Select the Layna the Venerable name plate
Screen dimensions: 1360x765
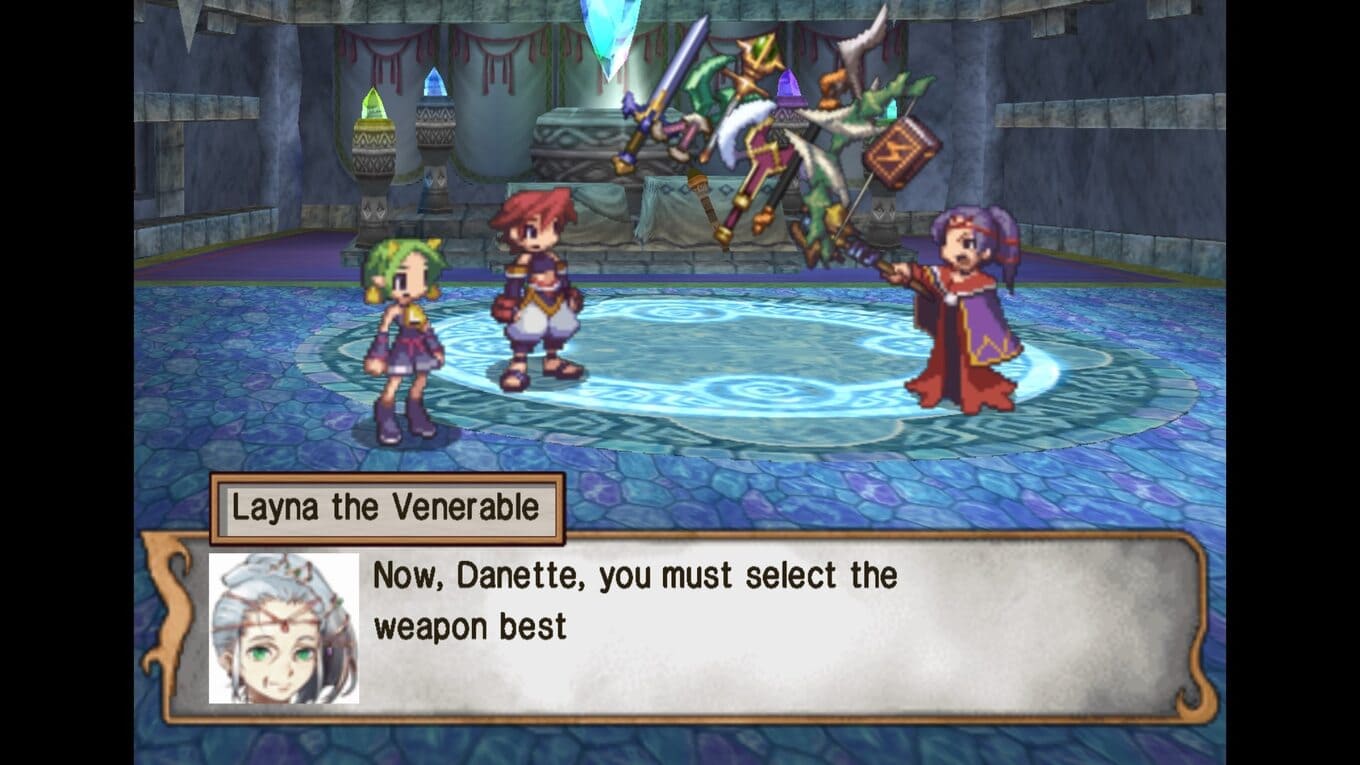(386, 508)
